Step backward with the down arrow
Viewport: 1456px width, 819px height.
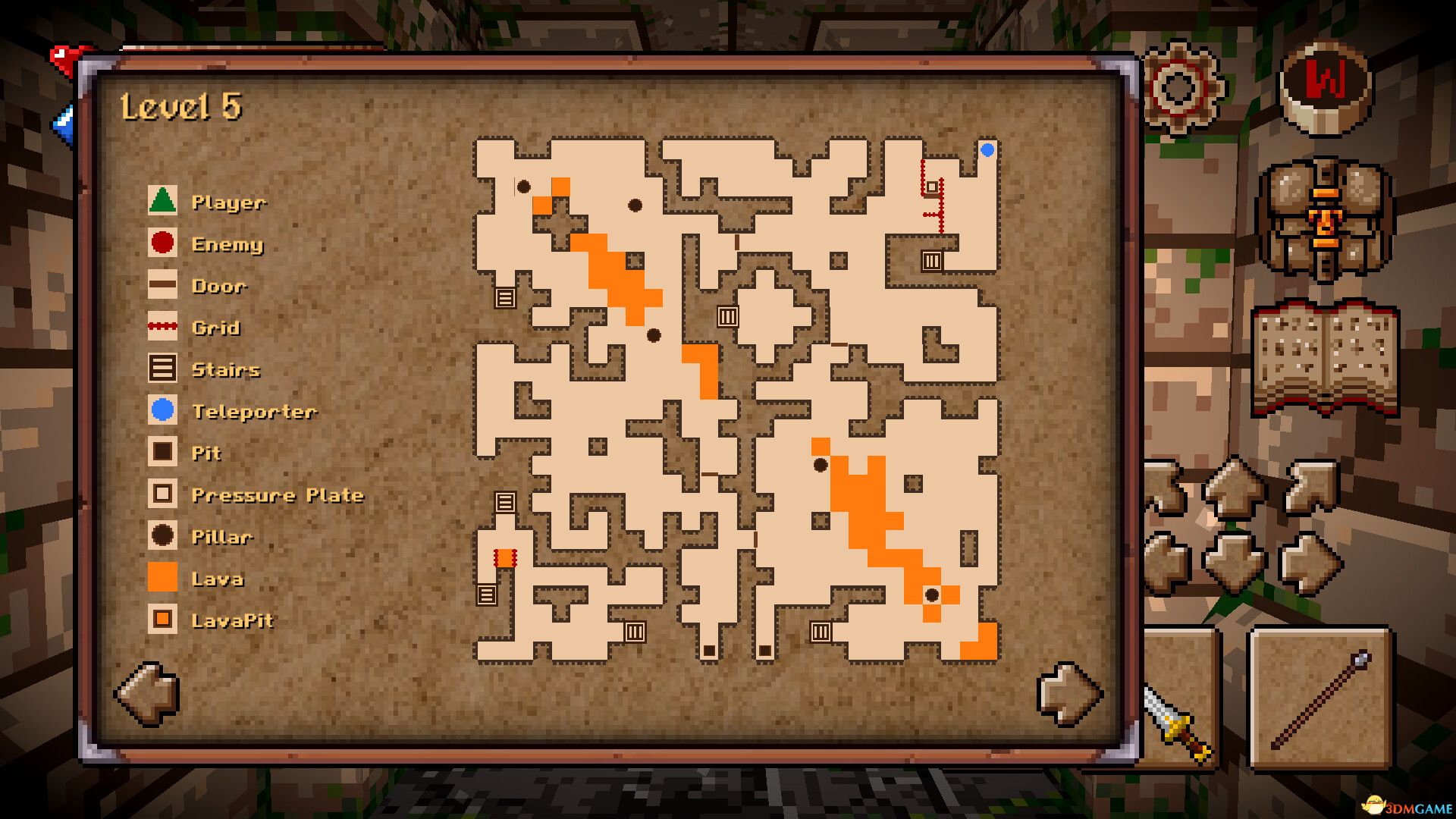(x=1234, y=561)
